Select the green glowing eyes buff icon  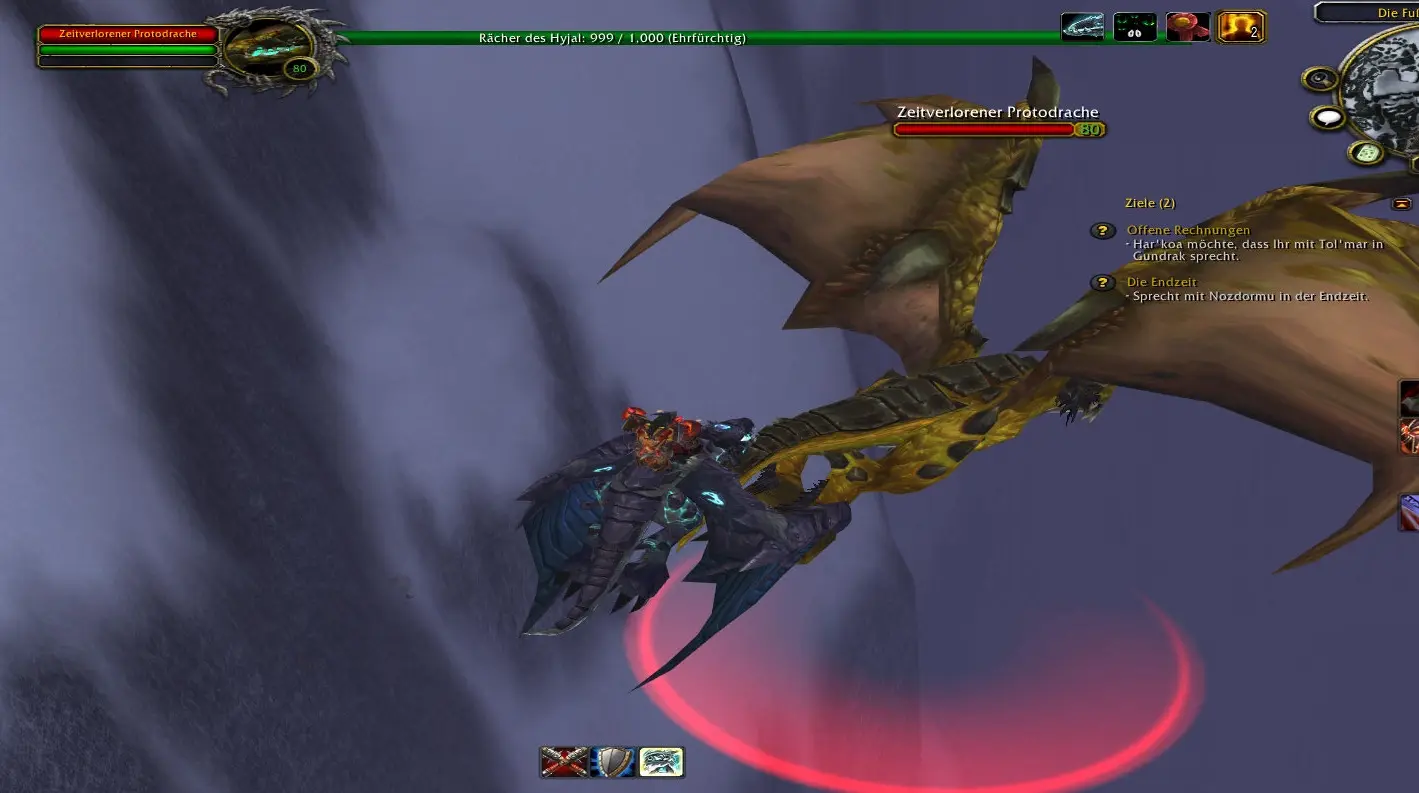[x=1135, y=27]
